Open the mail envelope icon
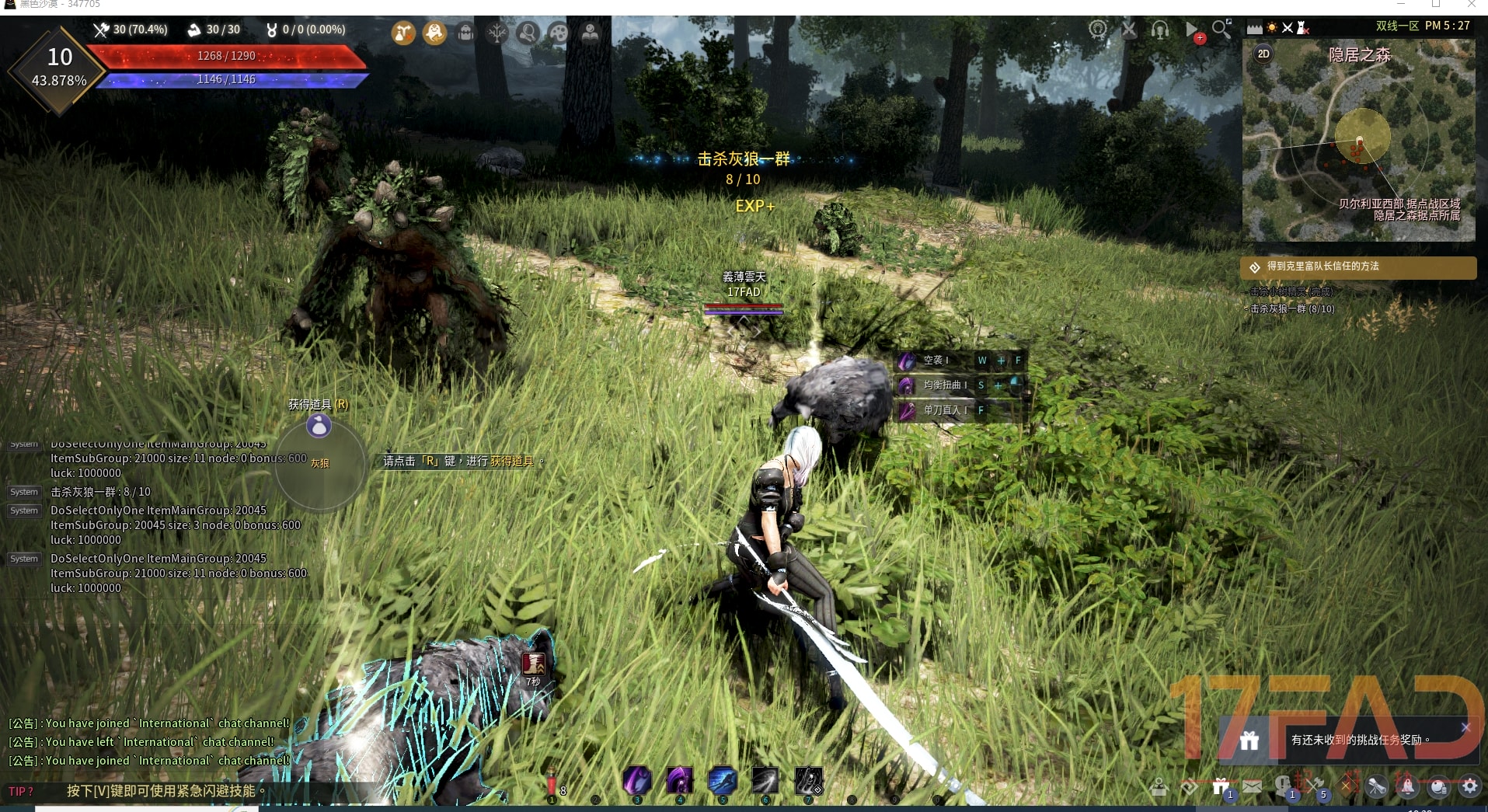Screen dimensions: 1488x812 (1252, 786)
